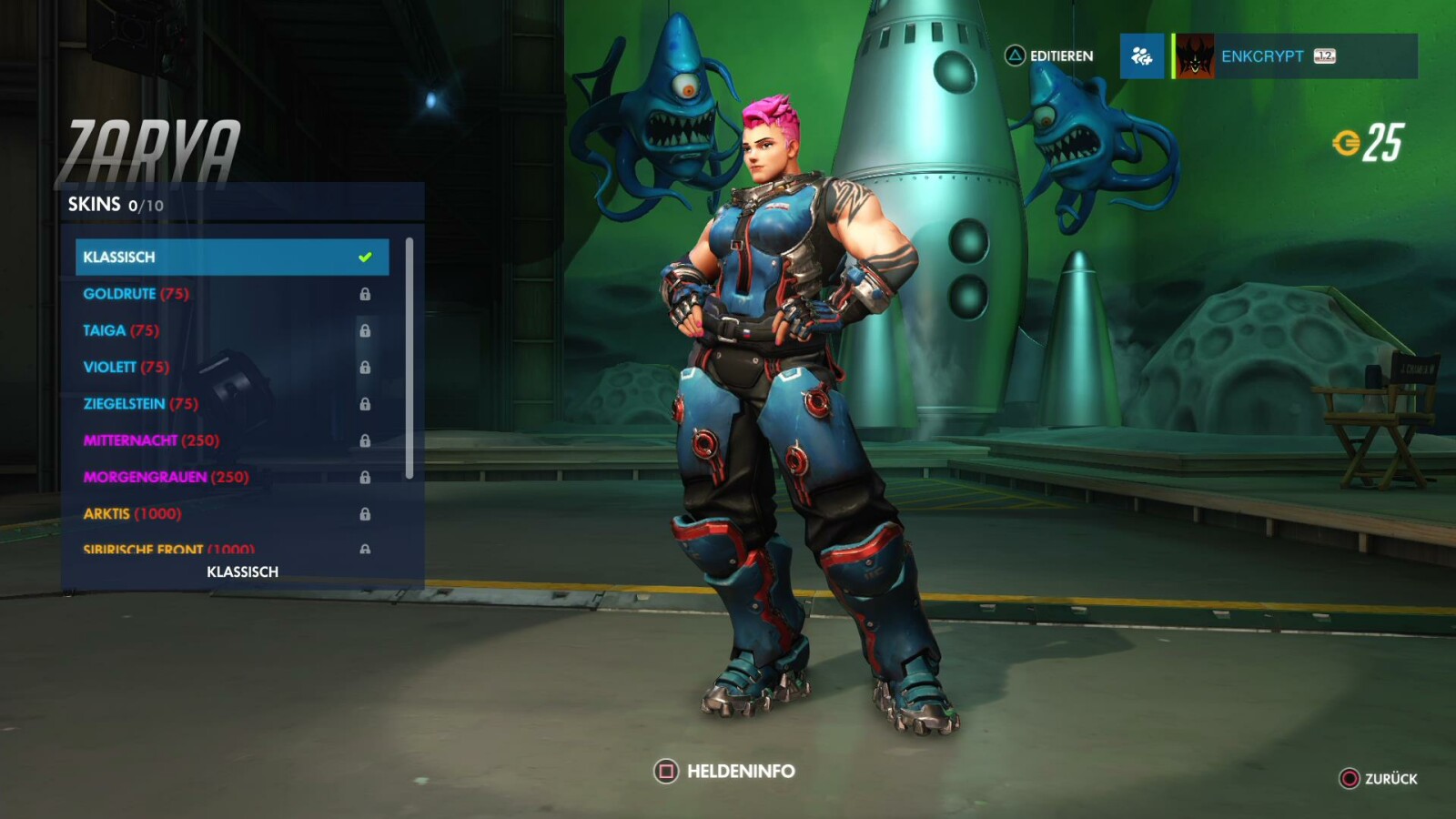Click the lock icon on GOLDRUTE skin
Viewport: 1456px width, 819px height.
(367, 294)
